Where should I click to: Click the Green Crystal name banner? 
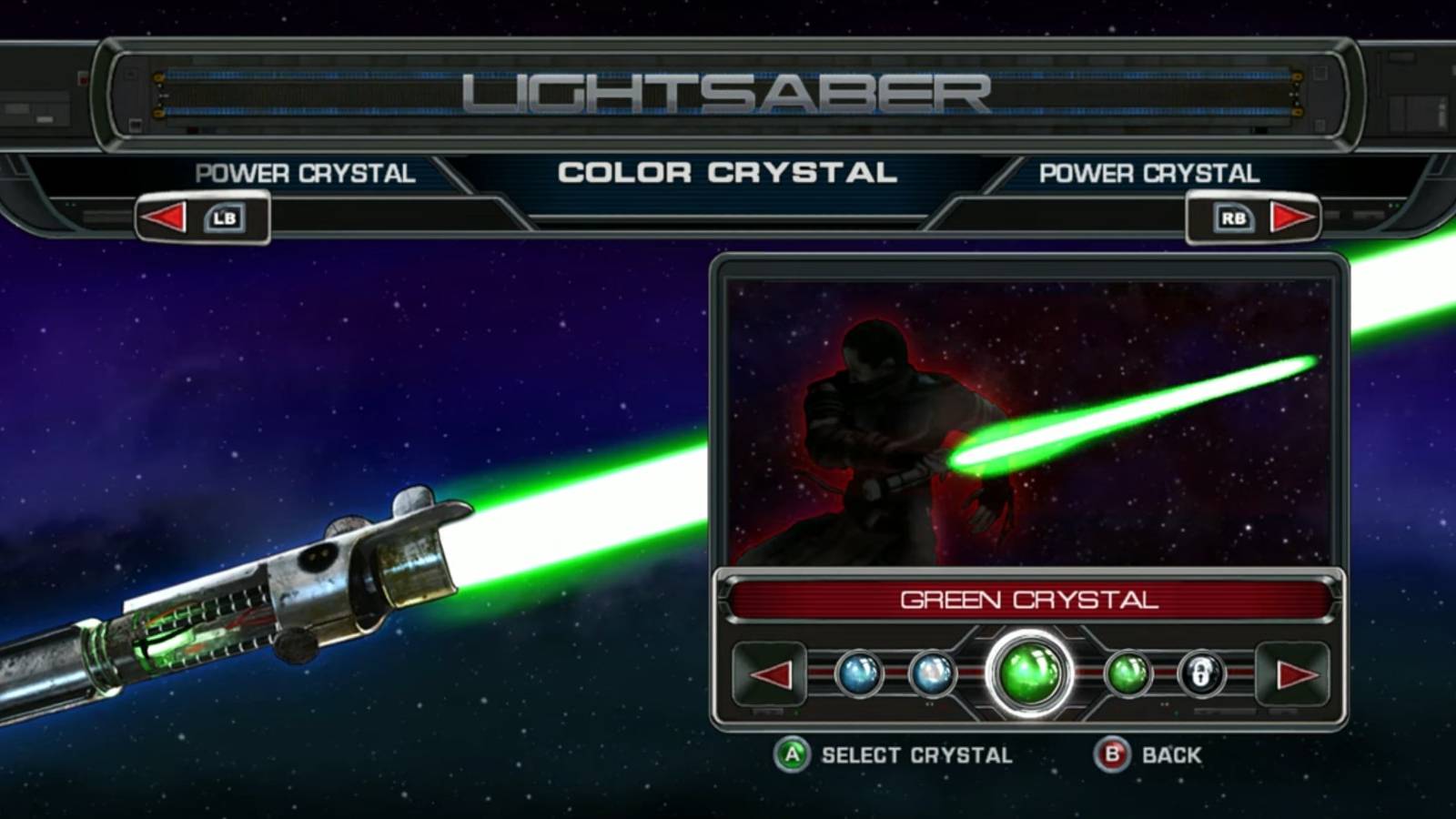[1031, 601]
